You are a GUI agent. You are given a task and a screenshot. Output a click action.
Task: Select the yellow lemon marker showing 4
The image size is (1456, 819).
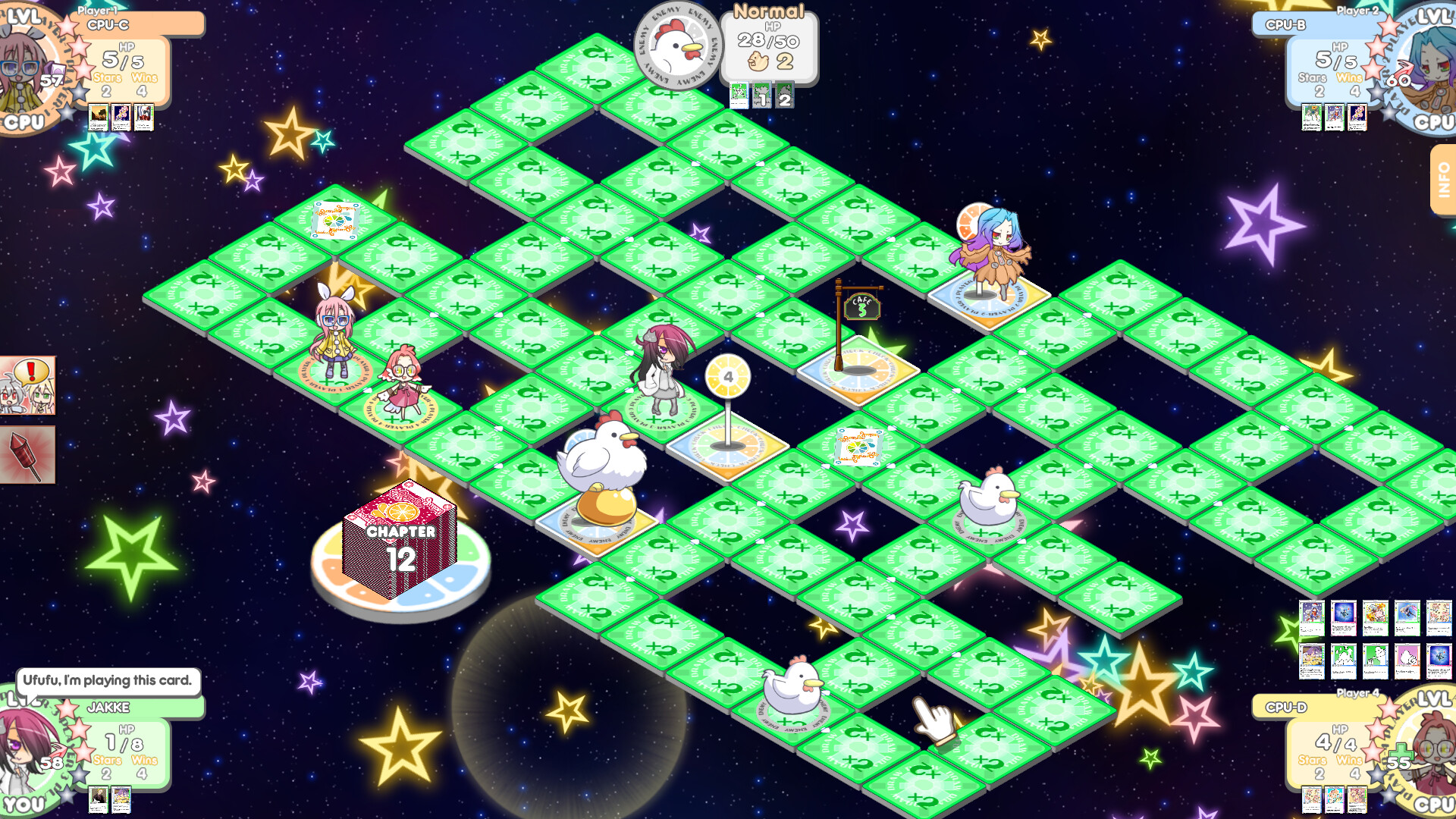[728, 375]
